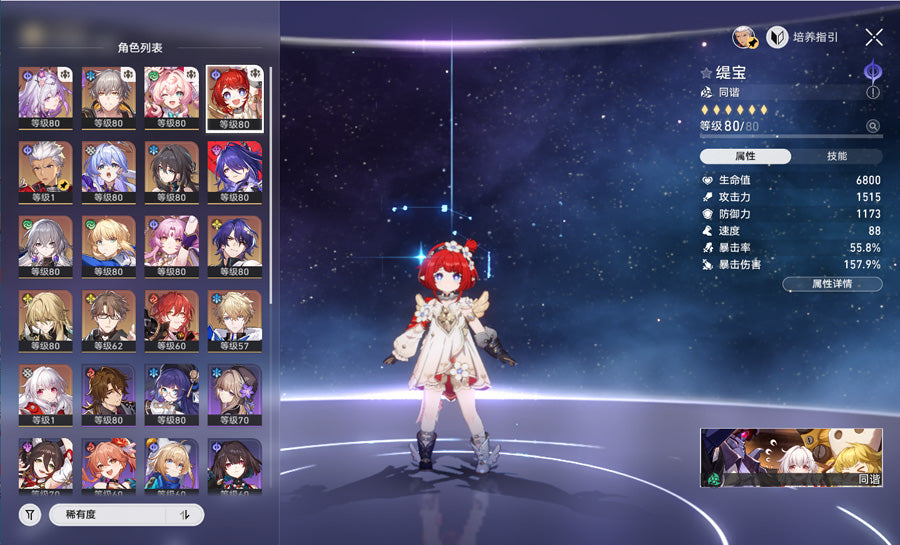Show 属性详情 attribute details
Image resolution: width=900 pixels, height=545 pixels.
(x=831, y=284)
